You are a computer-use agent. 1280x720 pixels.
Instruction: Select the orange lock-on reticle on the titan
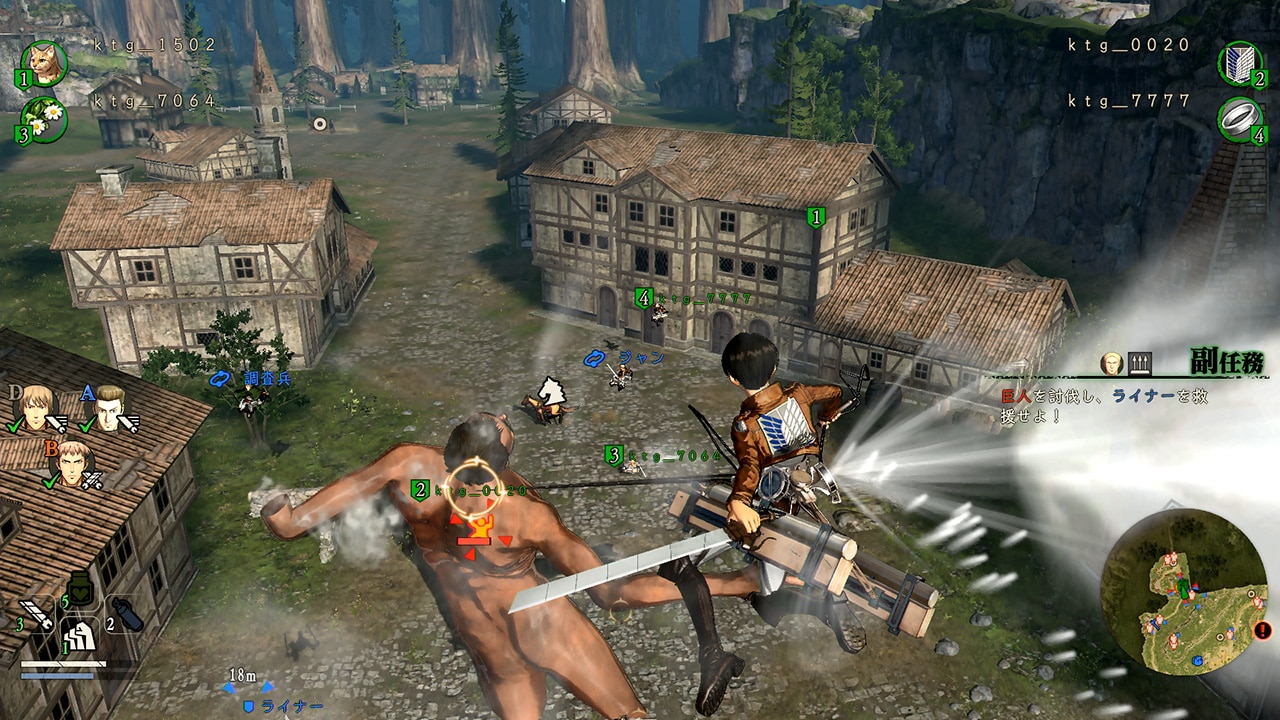(474, 480)
